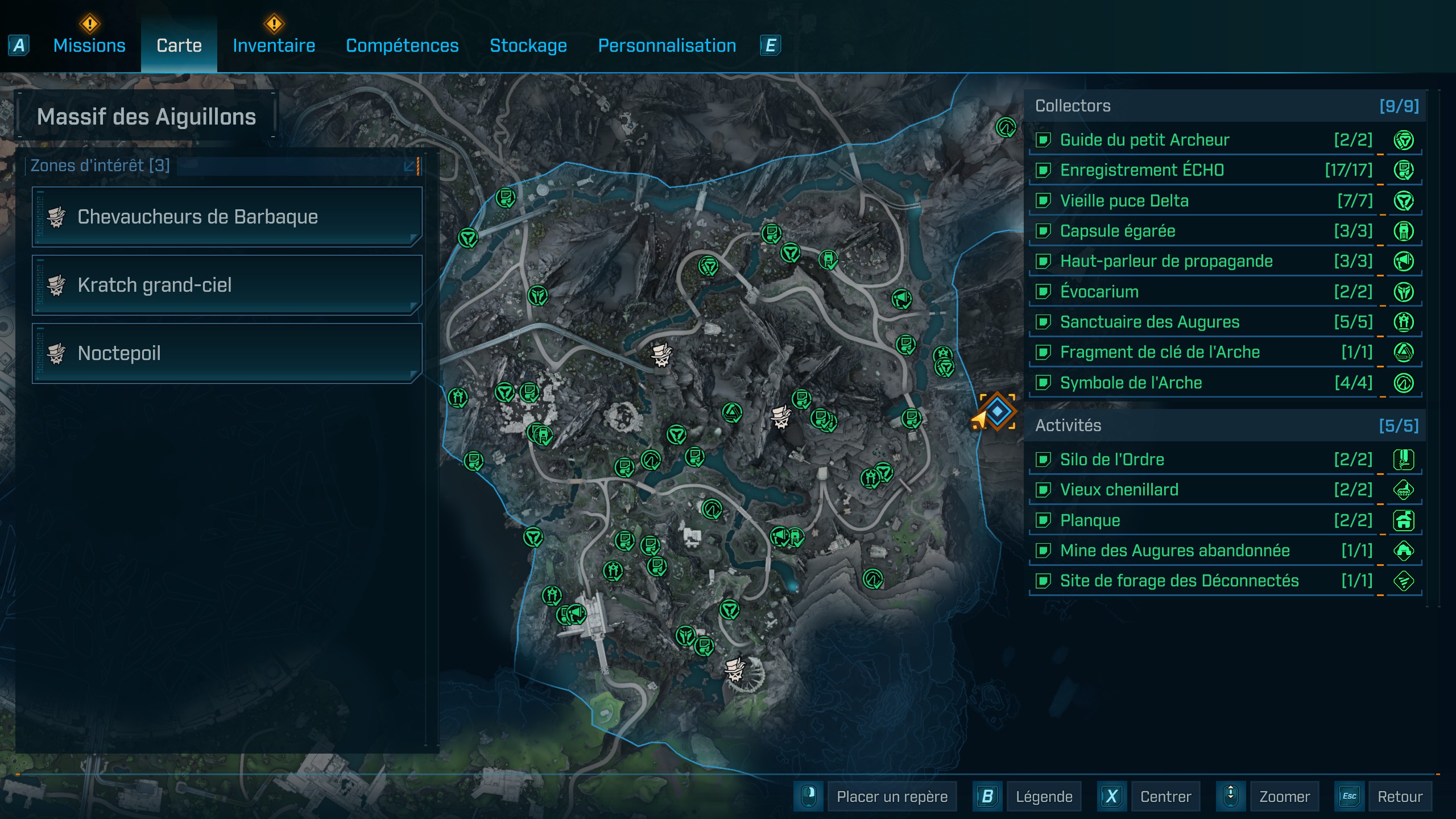The height and width of the screenshot is (819, 1456).
Task: Go to the Stockage tab
Action: pyautogui.click(x=528, y=45)
